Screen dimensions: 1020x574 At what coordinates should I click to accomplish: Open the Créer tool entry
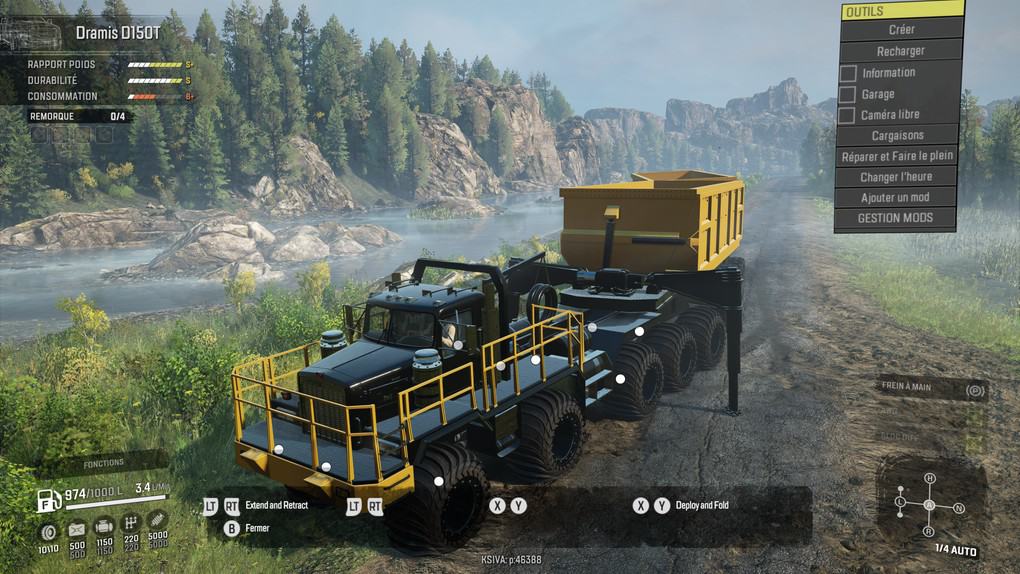click(900, 30)
